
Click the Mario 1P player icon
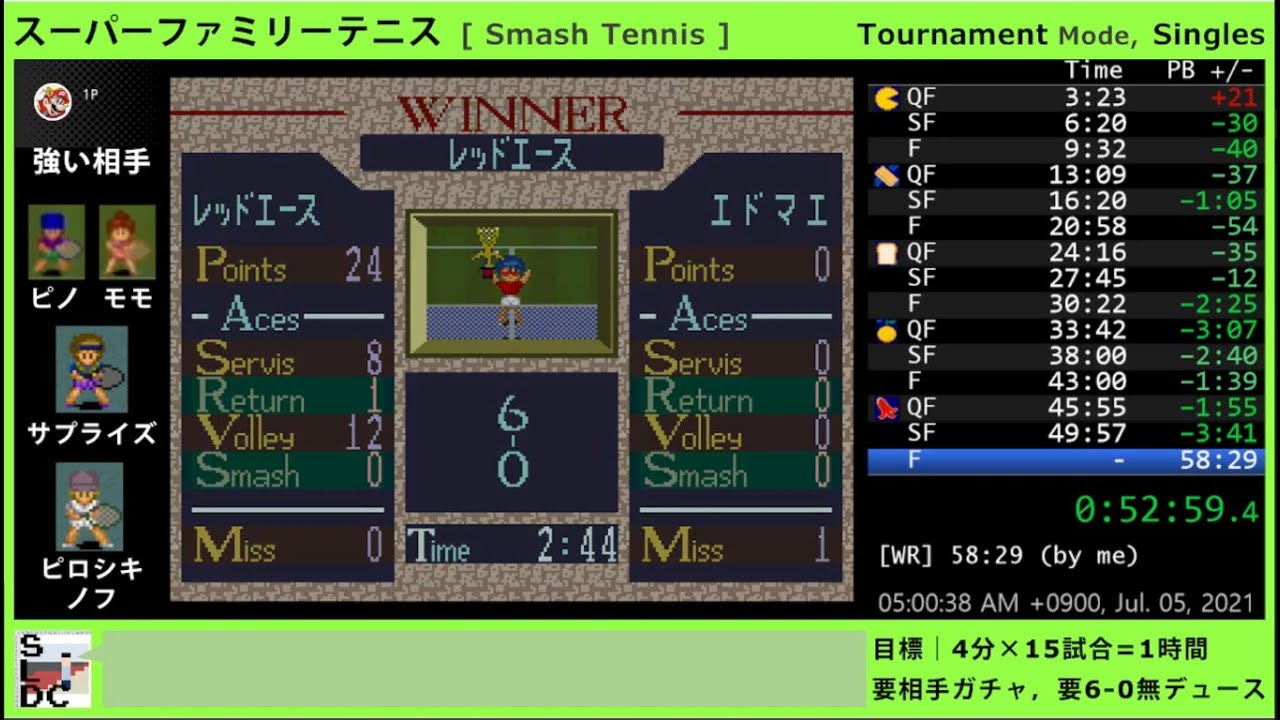point(52,101)
